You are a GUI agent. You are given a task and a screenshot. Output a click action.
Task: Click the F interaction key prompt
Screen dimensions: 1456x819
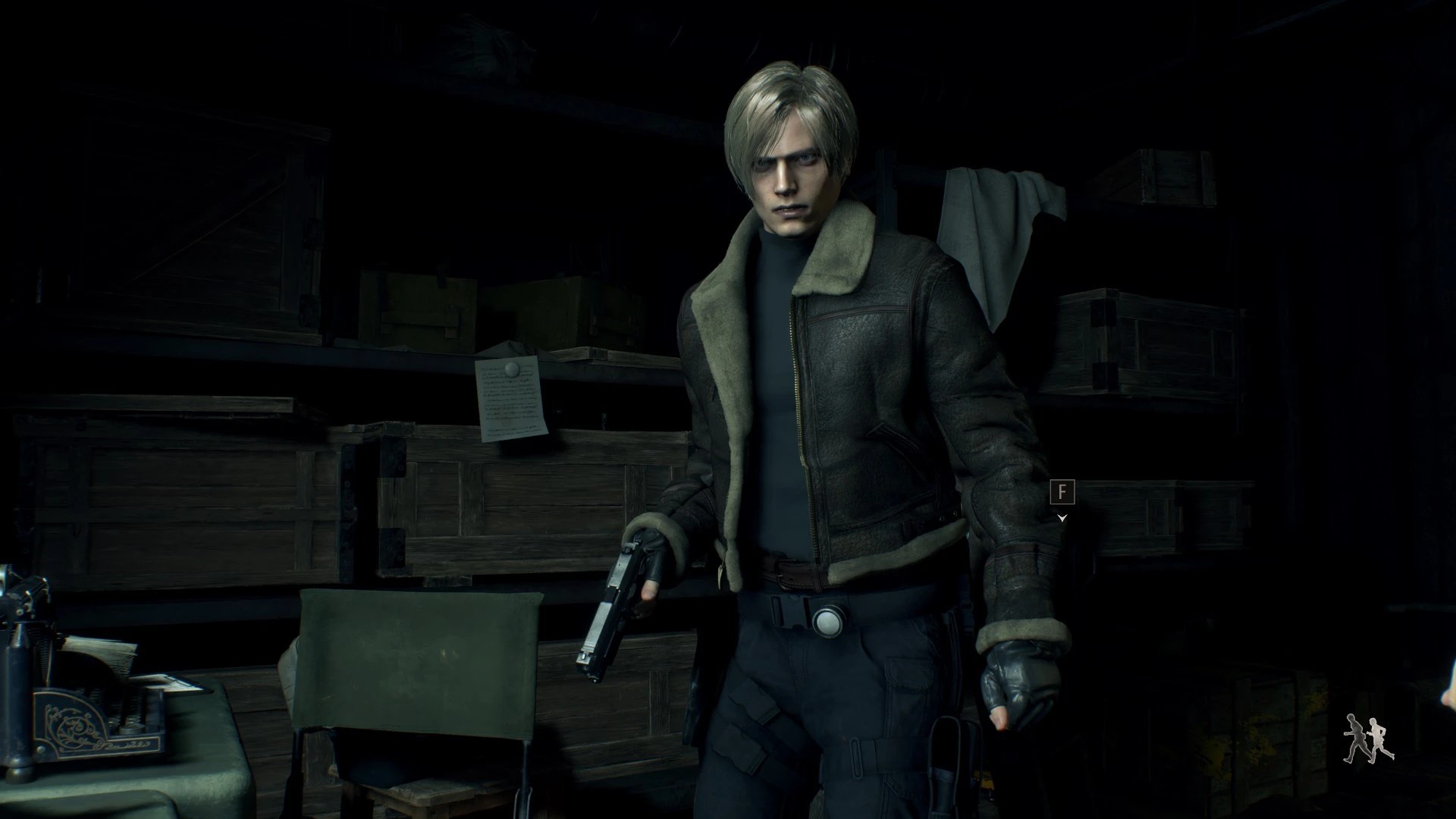coord(1062,491)
